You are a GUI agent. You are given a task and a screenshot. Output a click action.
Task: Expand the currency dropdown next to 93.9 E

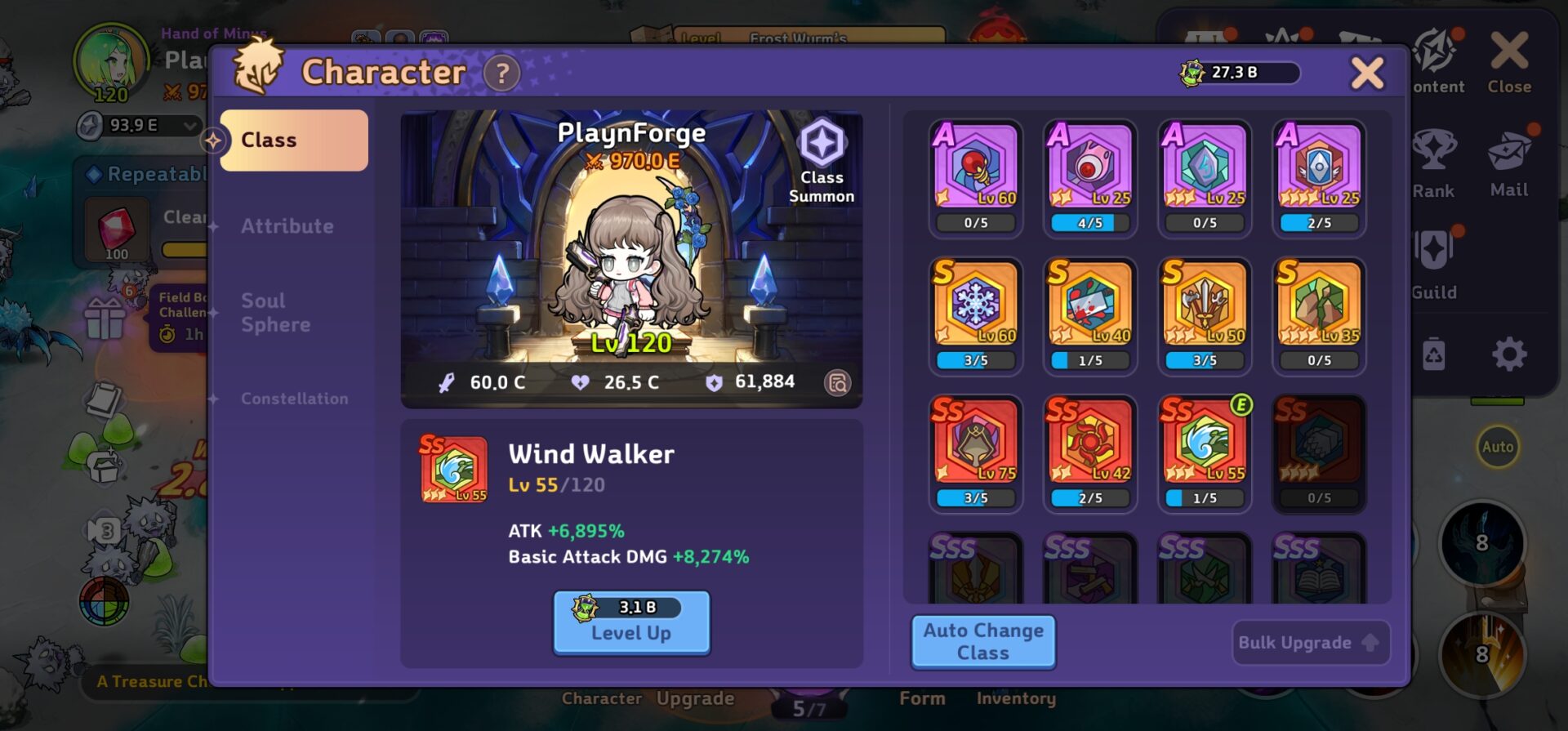point(189,127)
